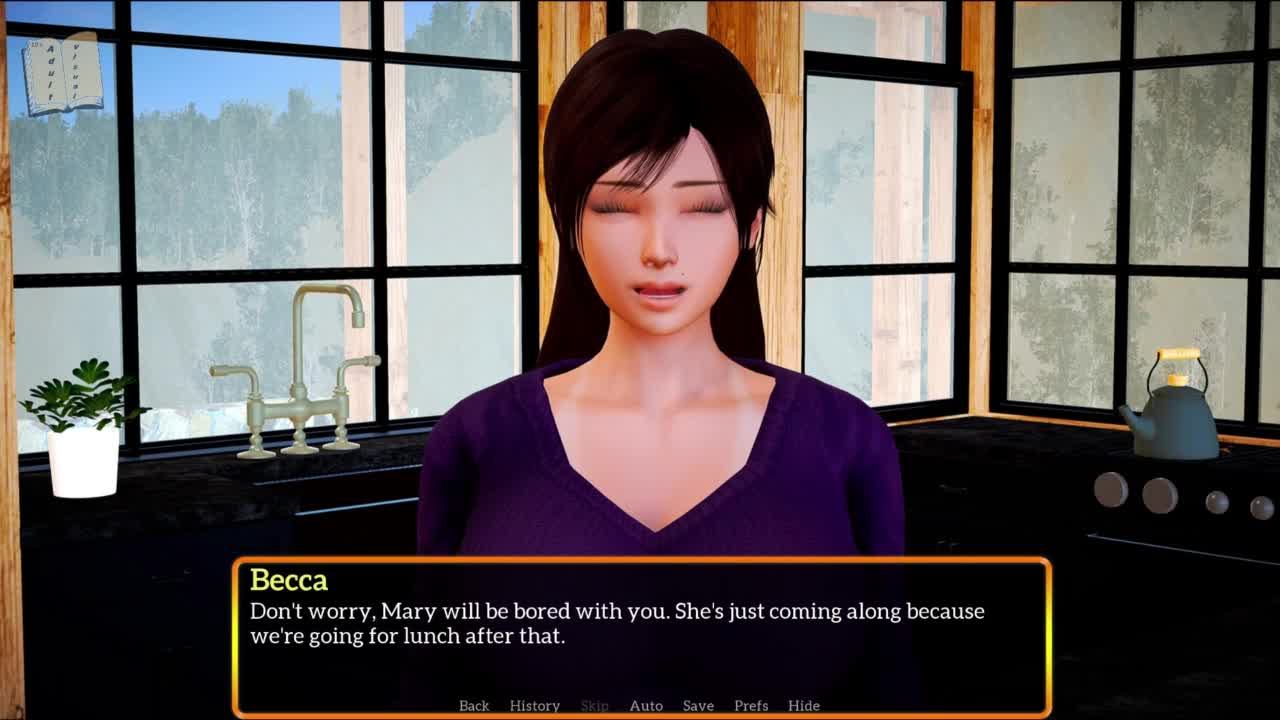This screenshot has height=720, width=1280.
Task: Open the dialogue History log
Action: (x=535, y=705)
